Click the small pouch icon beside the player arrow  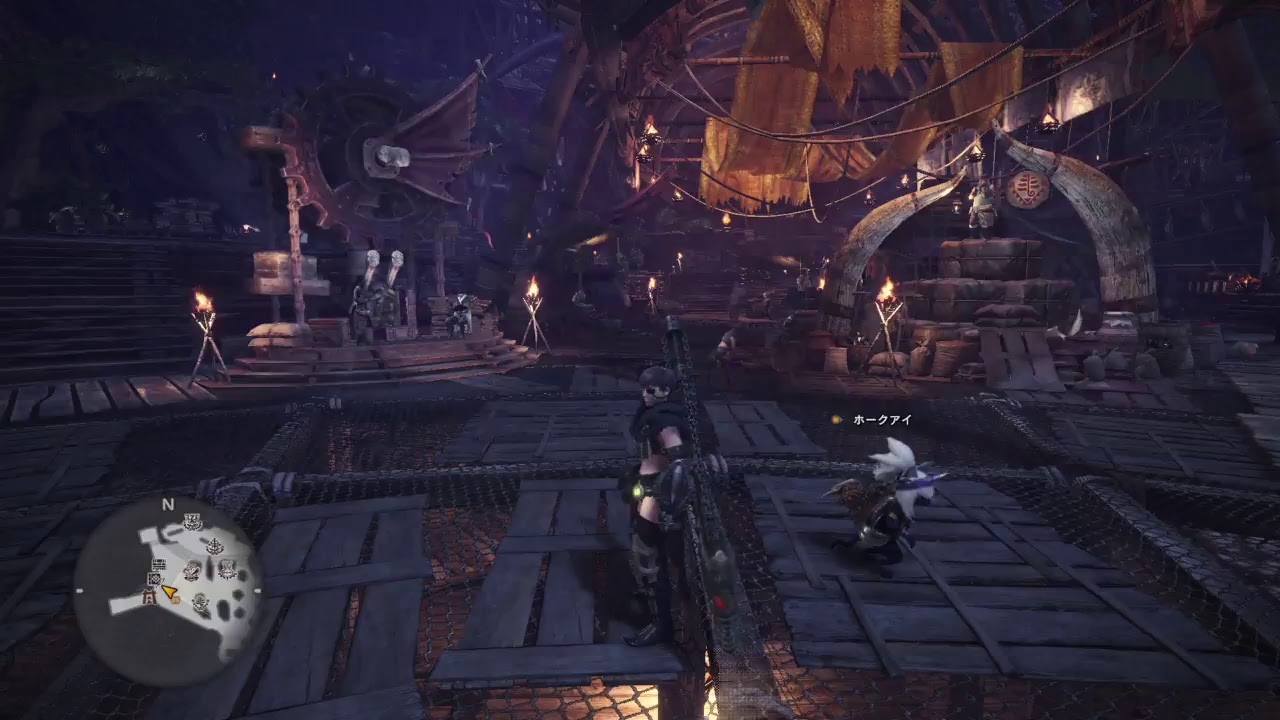176,600
